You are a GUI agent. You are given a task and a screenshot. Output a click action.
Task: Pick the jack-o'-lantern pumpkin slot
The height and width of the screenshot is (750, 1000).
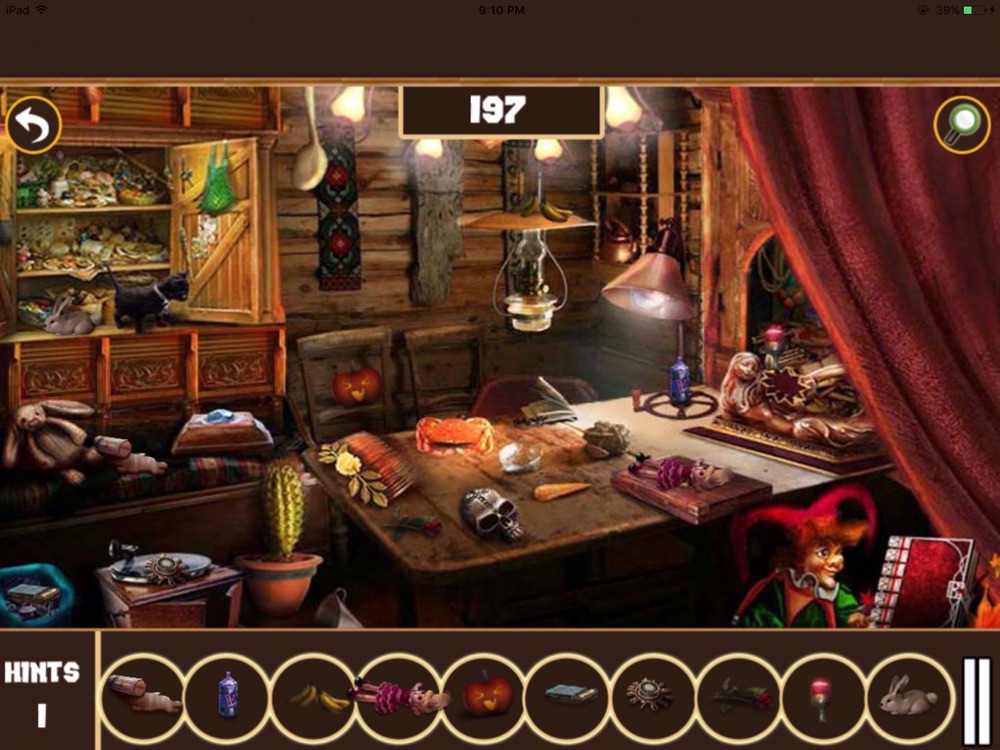pos(487,696)
